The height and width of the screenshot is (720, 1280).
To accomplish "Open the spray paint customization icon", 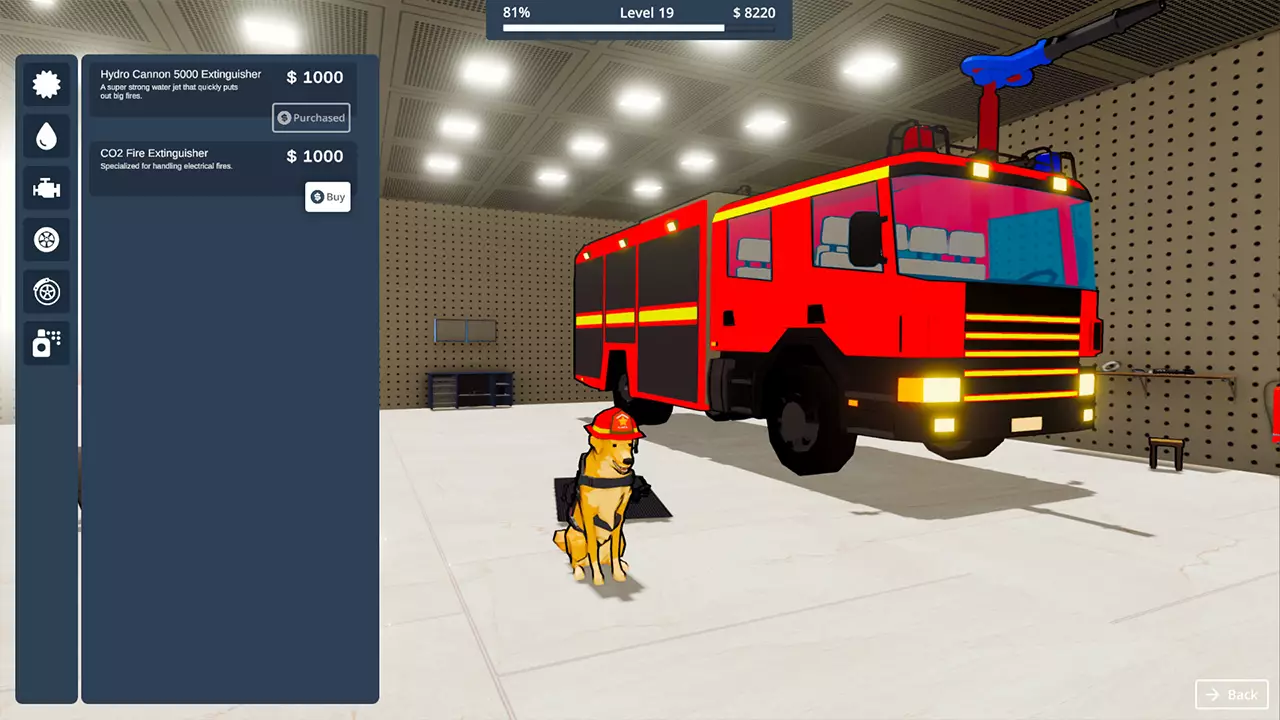I will pos(46,344).
